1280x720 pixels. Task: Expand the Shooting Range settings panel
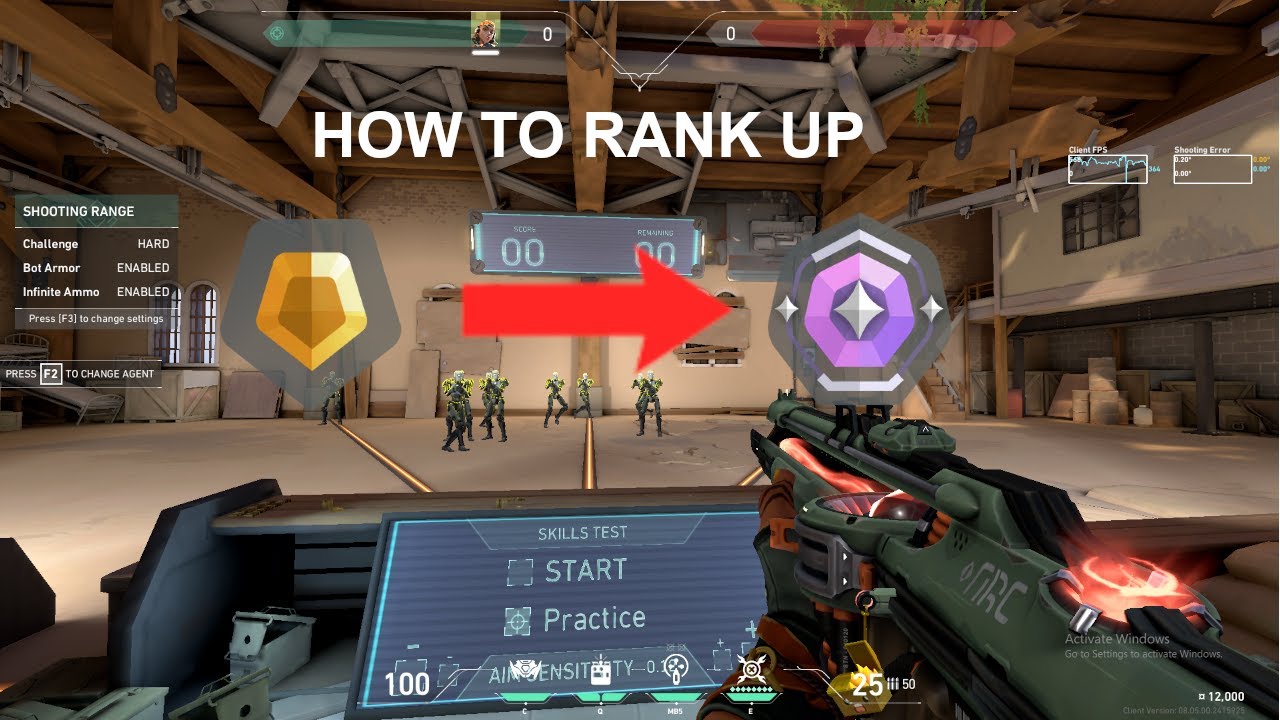point(96,318)
